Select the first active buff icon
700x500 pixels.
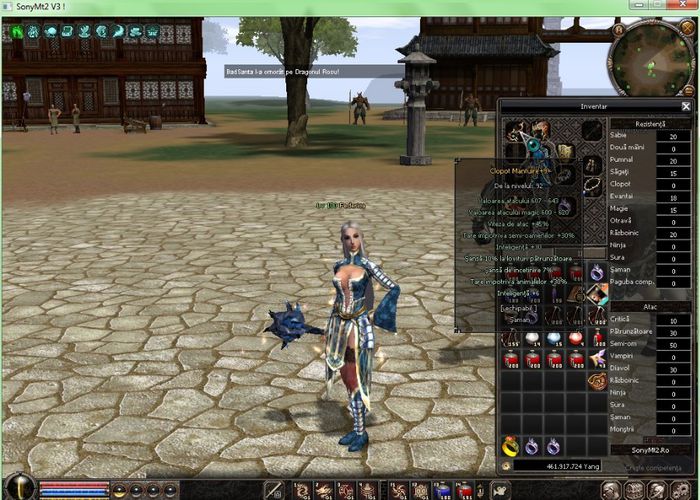coord(17,31)
